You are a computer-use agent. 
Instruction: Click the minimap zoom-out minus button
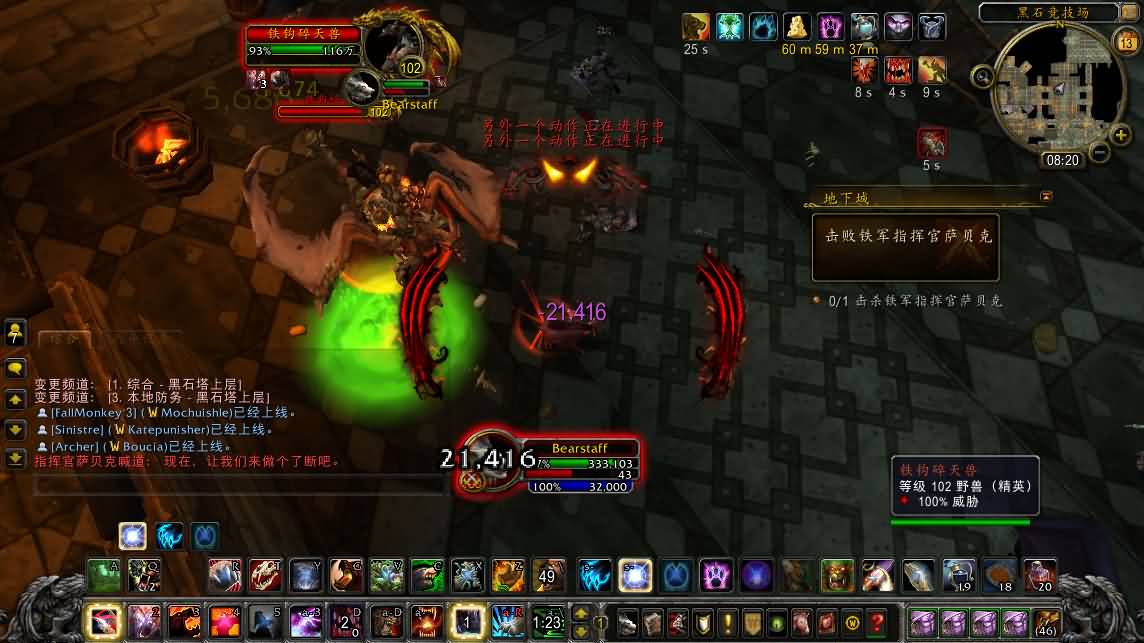[x=1098, y=153]
